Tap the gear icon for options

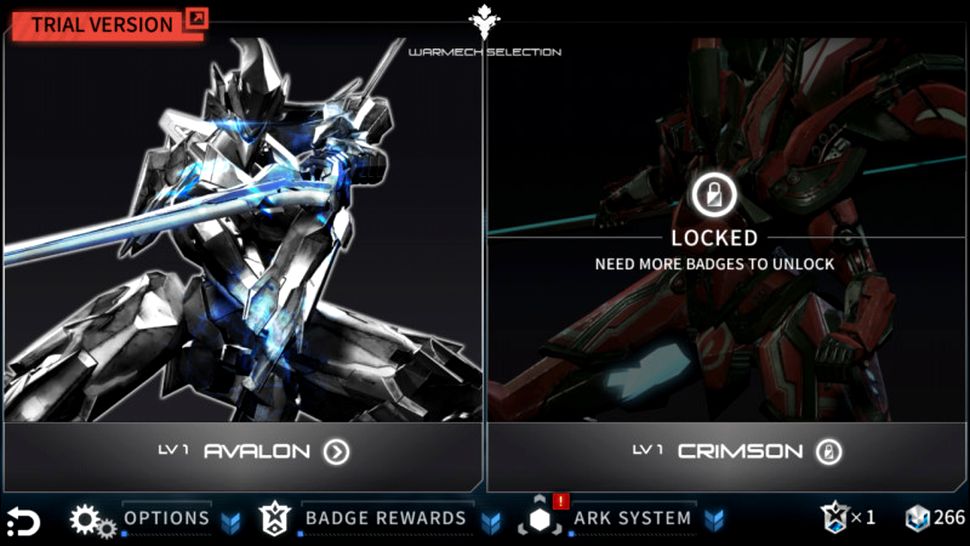tap(92, 520)
